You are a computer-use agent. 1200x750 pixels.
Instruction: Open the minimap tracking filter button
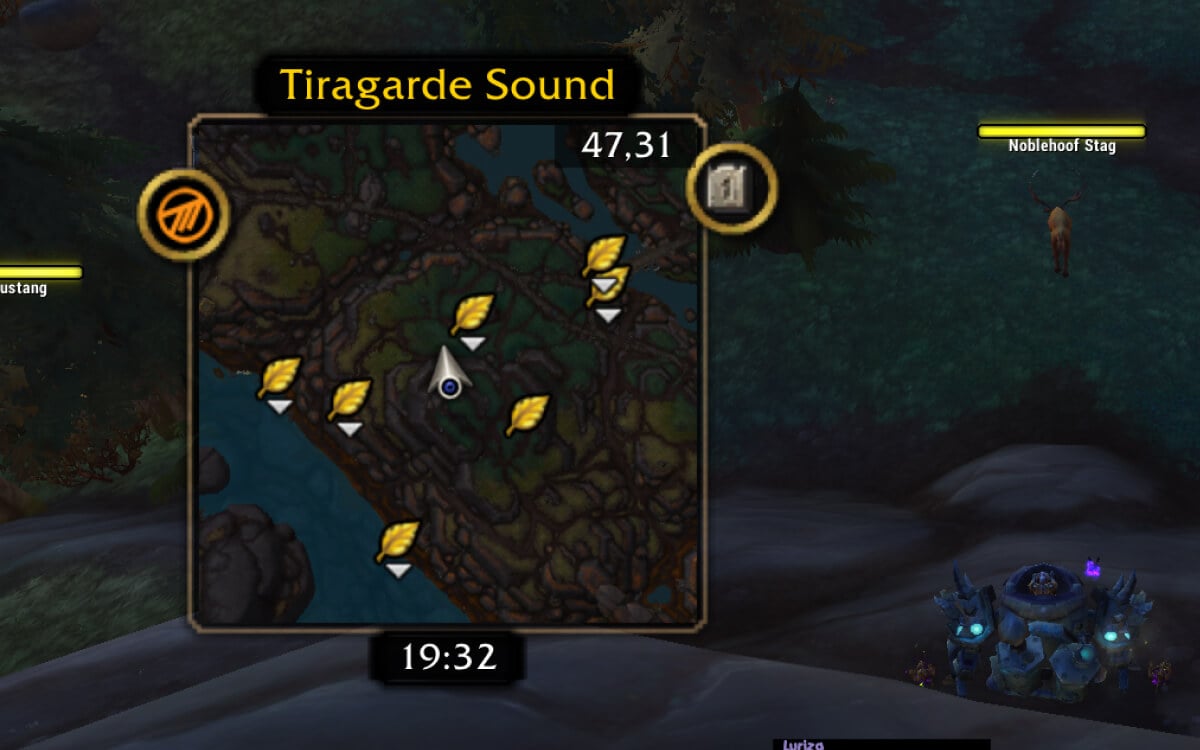(x=184, y=215)
